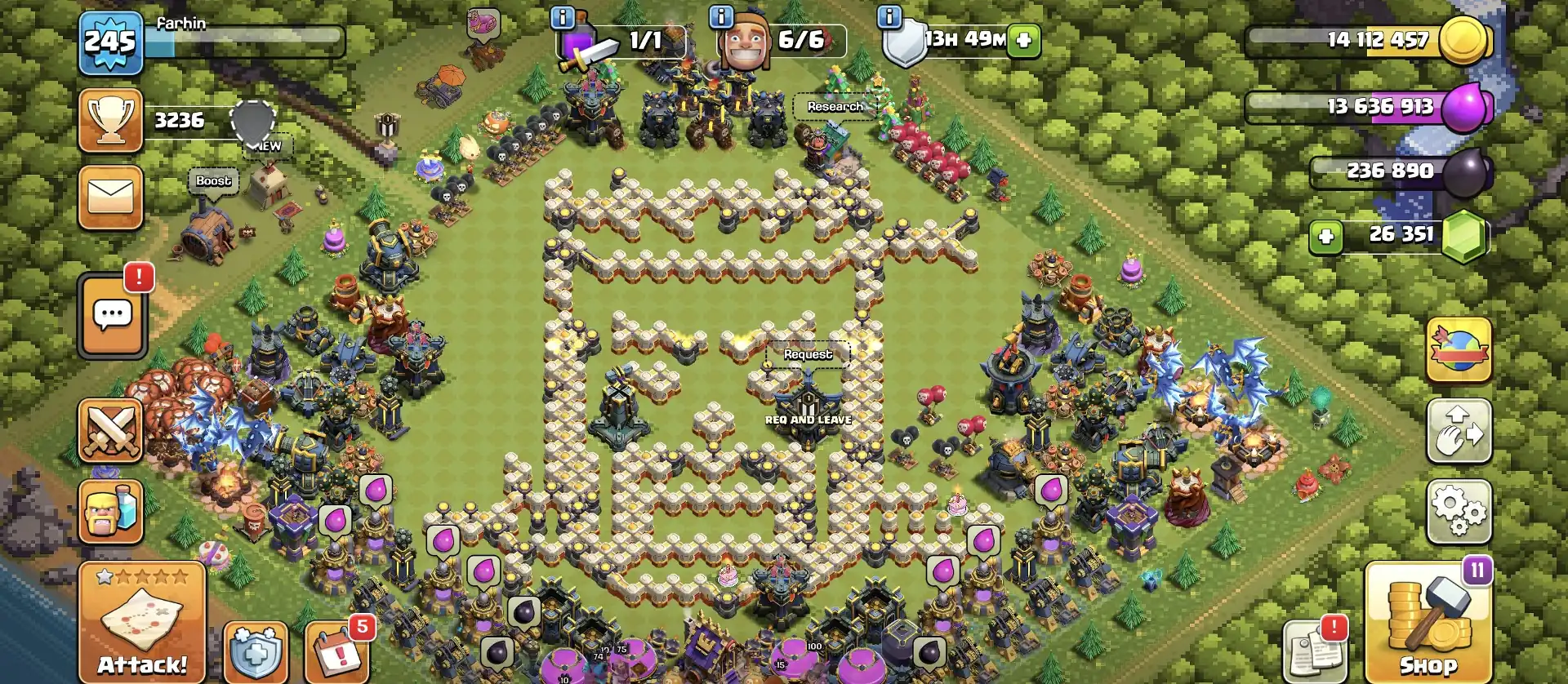Image resolution: width=1568 pixels, height=684 pixels.
Task: Expand the Research label on the Laboratory
Action: click(x=835, y=106)
